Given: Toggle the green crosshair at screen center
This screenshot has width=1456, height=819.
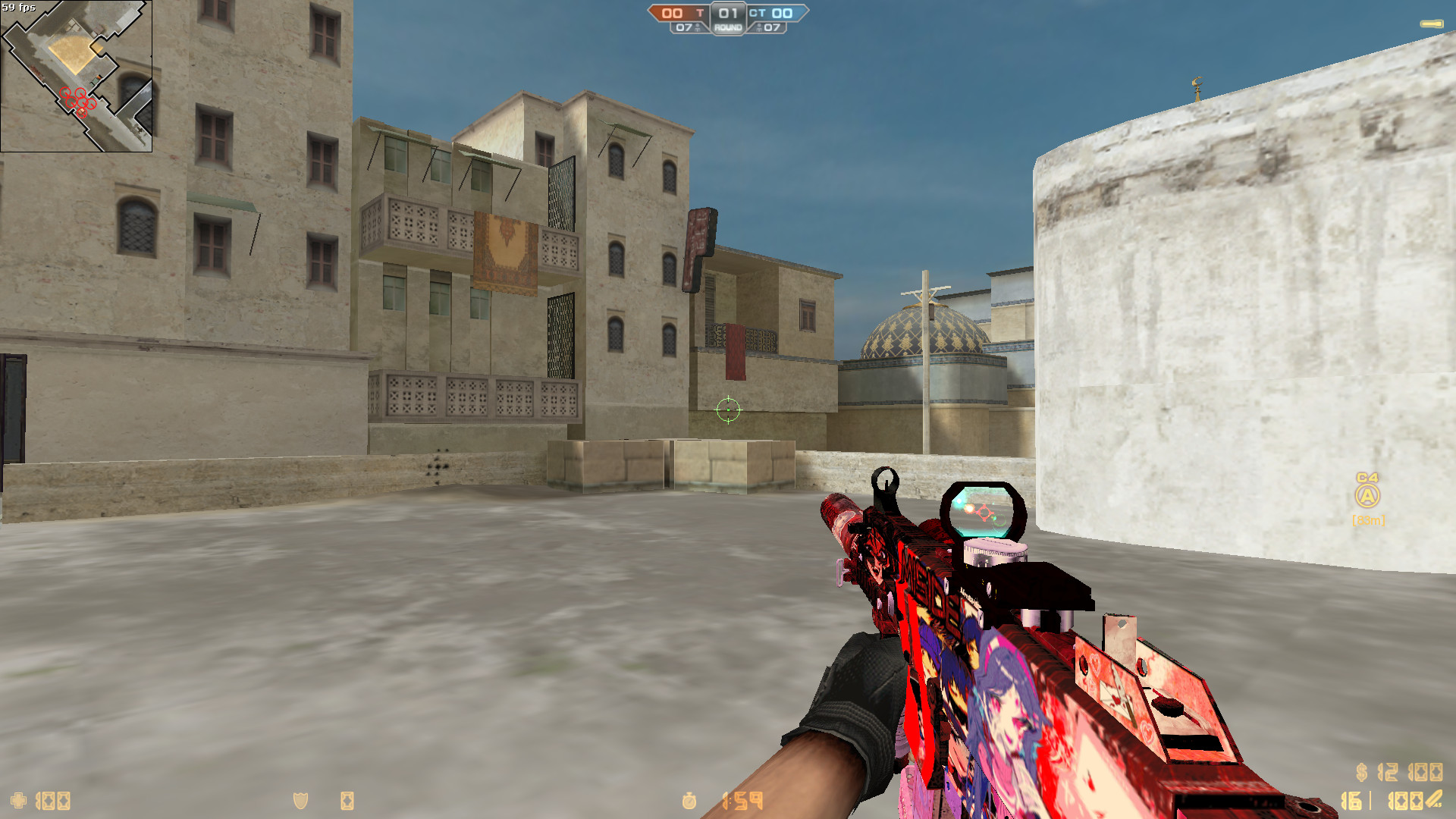Looking at the screenshot, I should click(728, 410).
